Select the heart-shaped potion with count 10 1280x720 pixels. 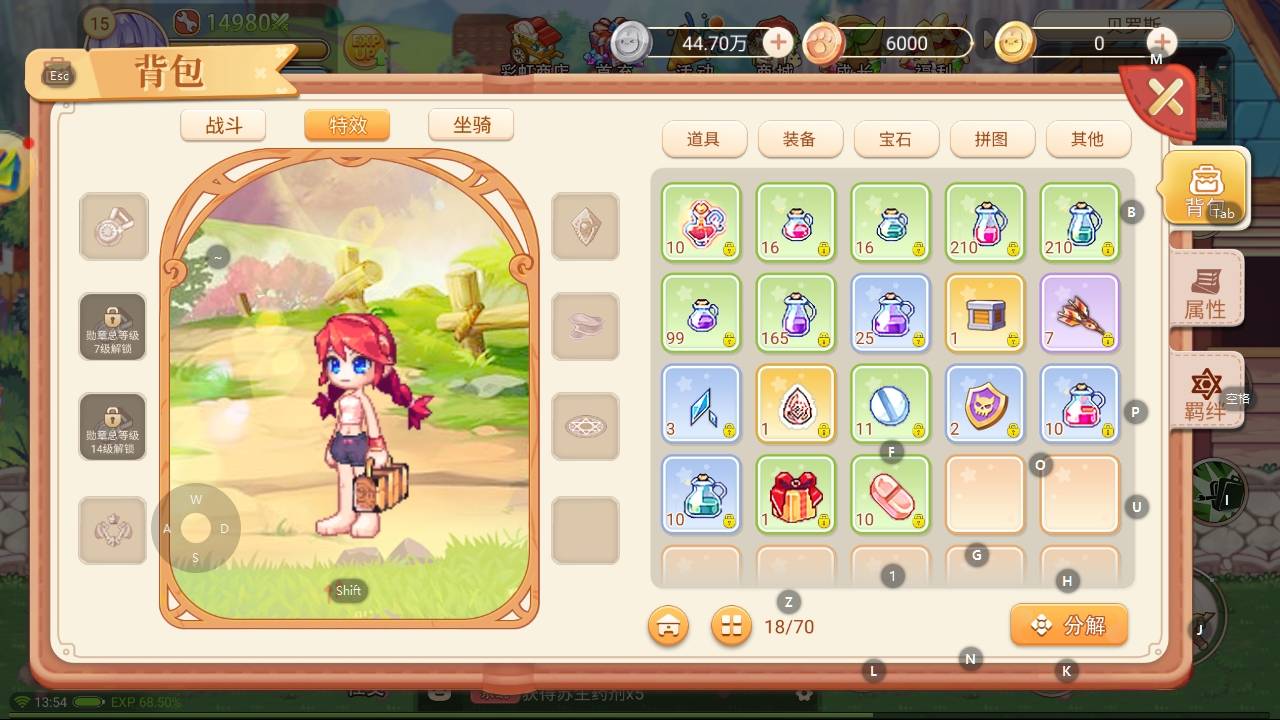(x=701, y=222)
